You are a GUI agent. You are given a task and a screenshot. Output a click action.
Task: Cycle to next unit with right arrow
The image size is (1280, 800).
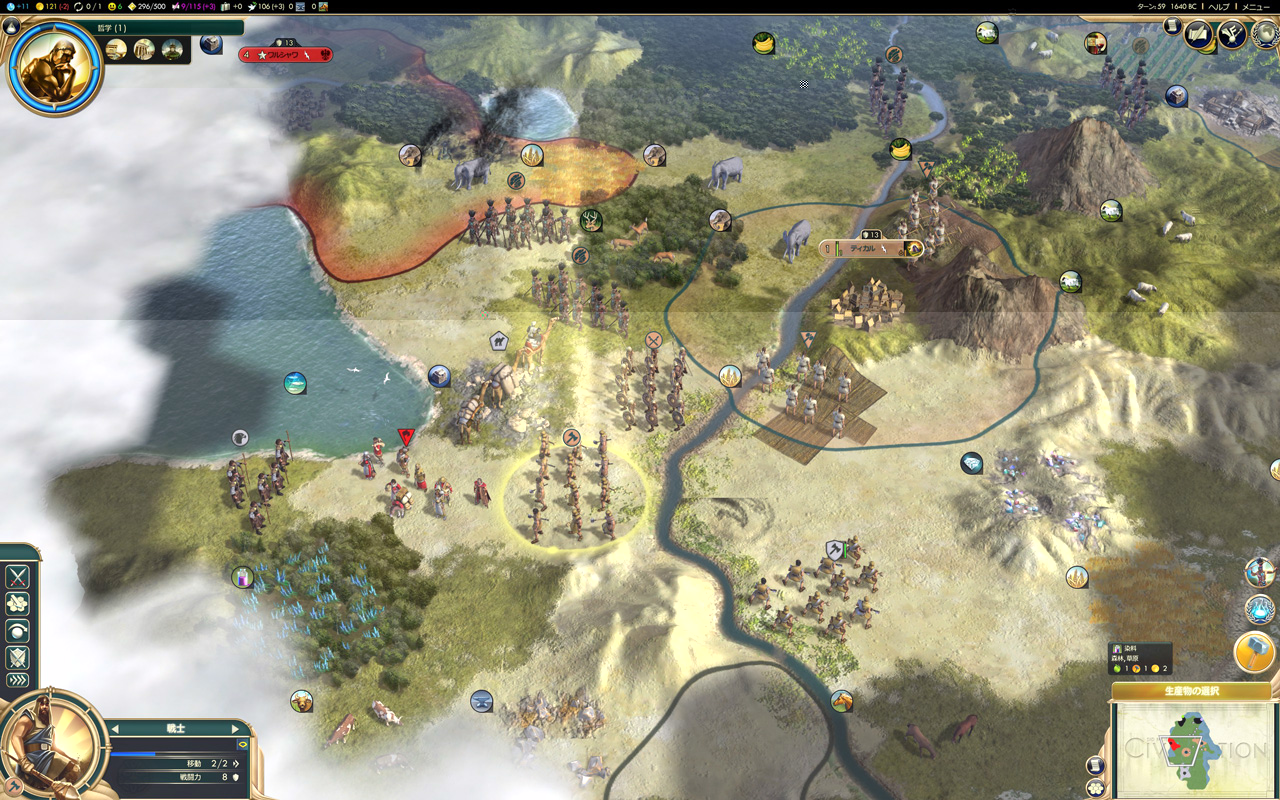point(236,729)
